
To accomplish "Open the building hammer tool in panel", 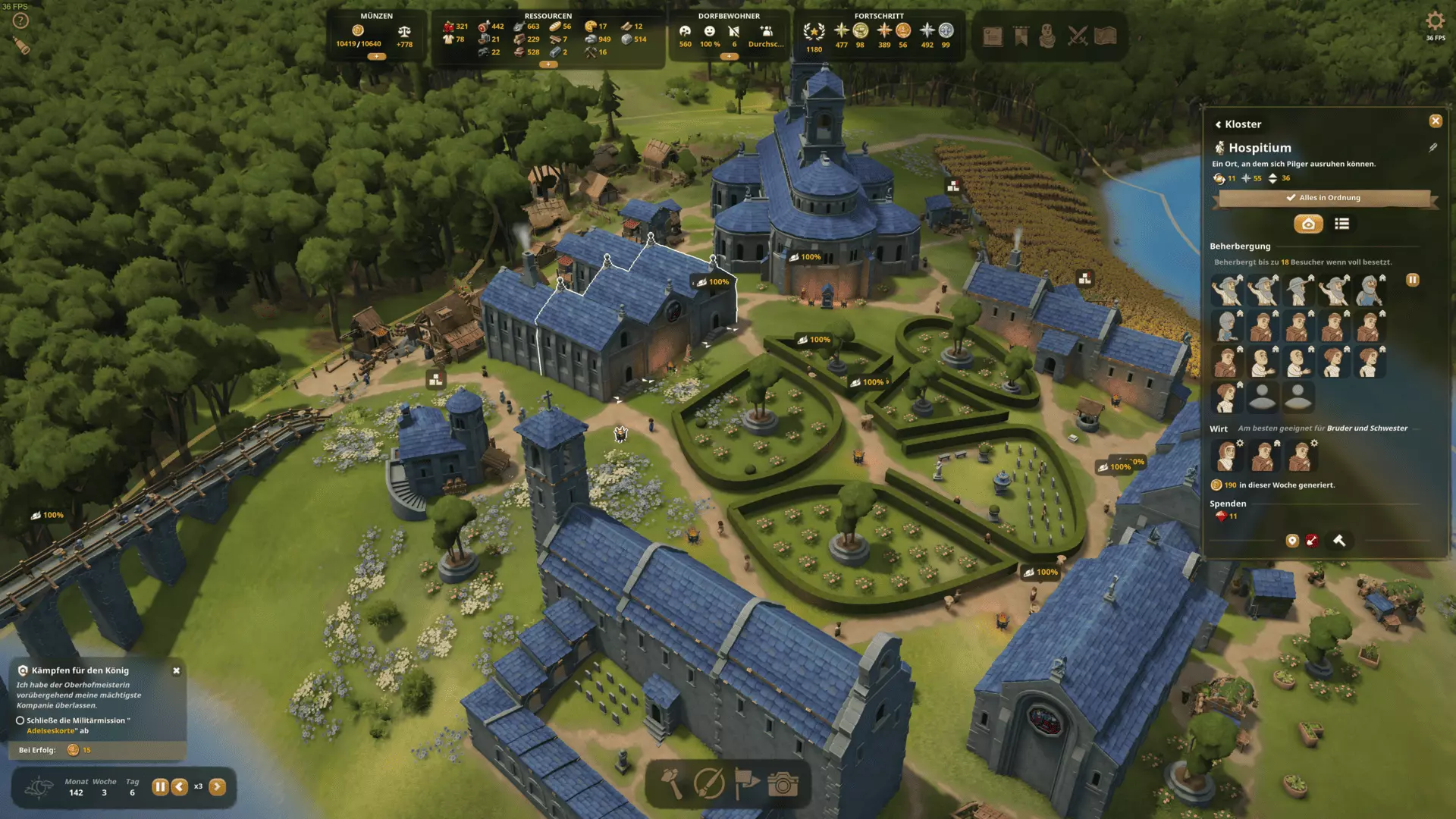I will (x=1339, y=541).
